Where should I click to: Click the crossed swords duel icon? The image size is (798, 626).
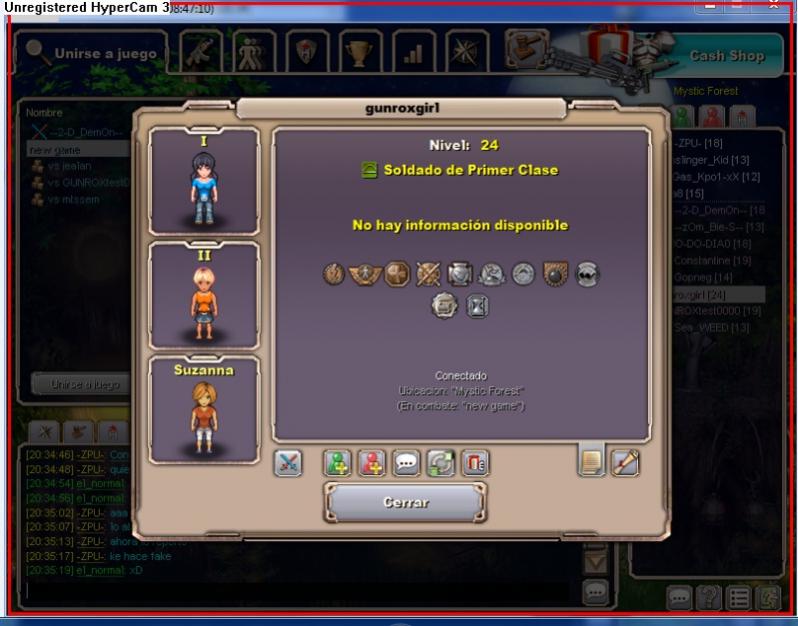pos(288,463)
